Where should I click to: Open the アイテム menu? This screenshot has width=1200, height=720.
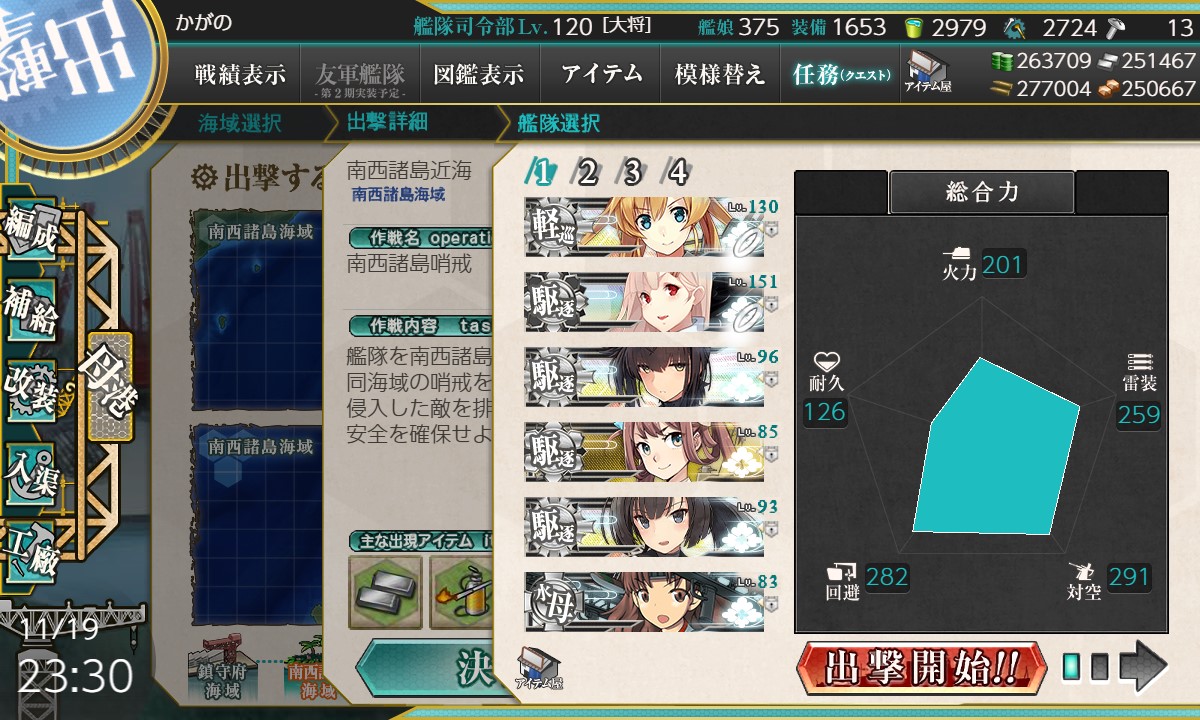coord(601,74)
